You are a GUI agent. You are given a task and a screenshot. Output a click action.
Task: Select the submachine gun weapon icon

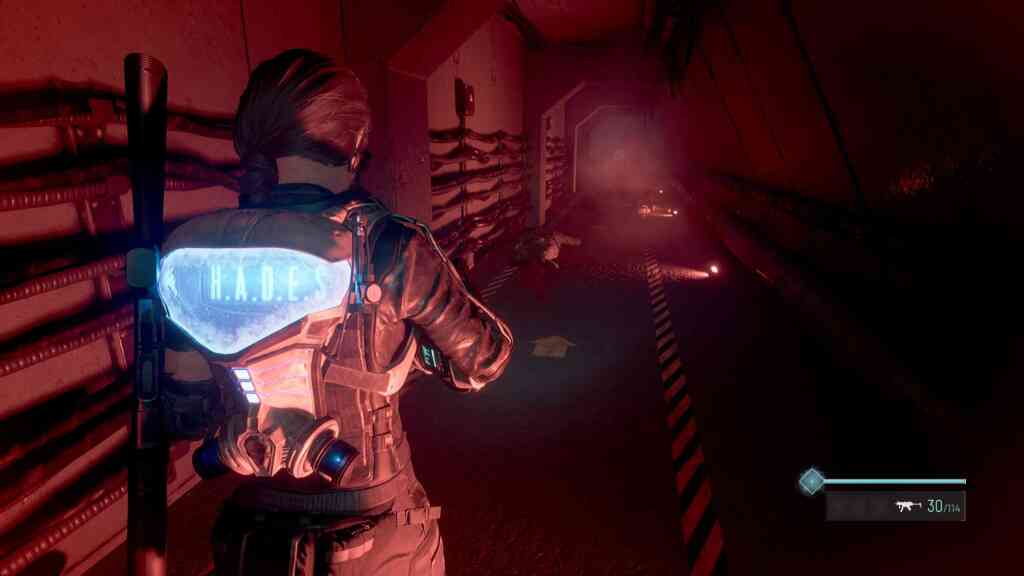[x=908, y=506]
